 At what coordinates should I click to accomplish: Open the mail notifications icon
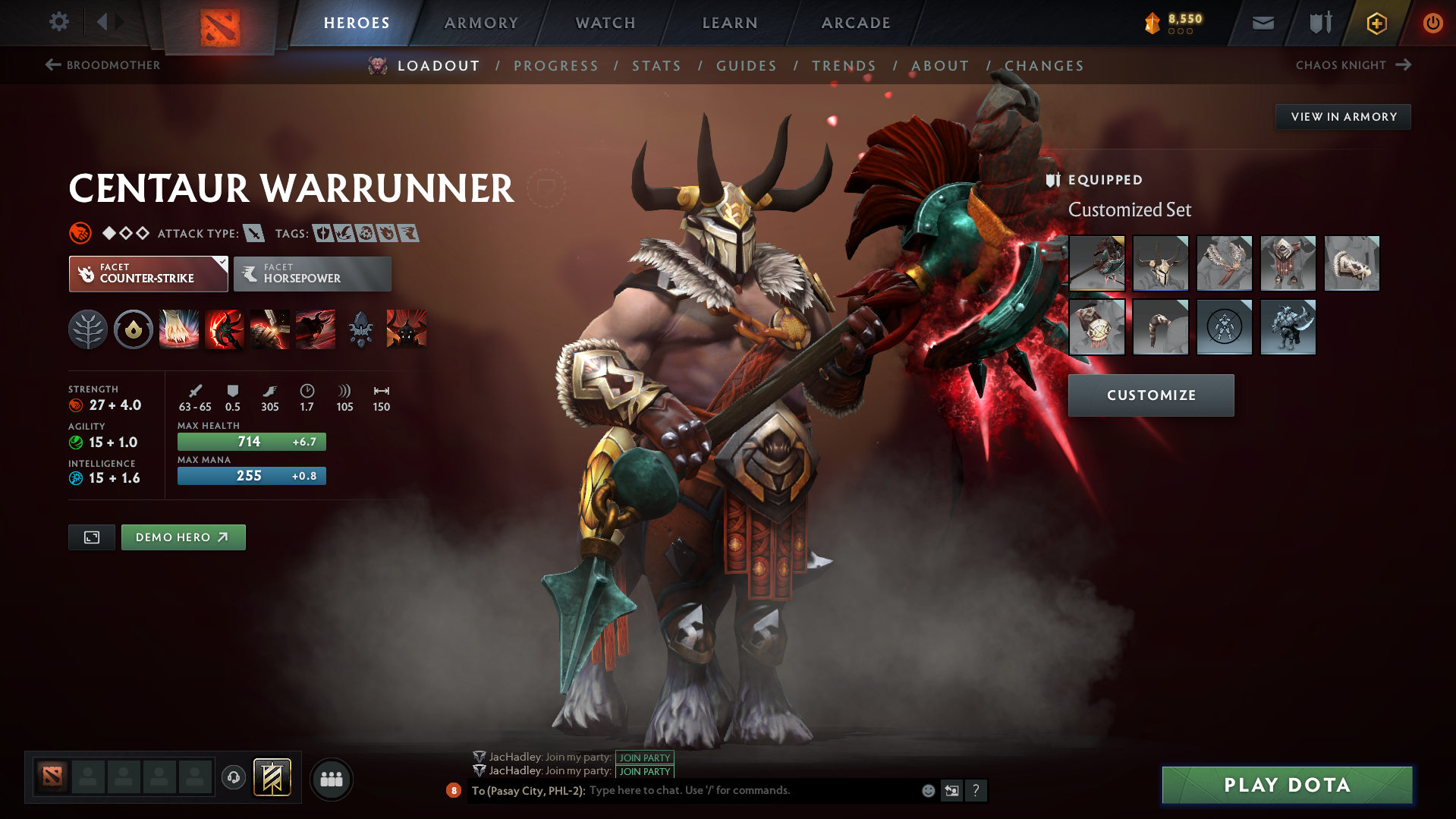pos(1262,22)
